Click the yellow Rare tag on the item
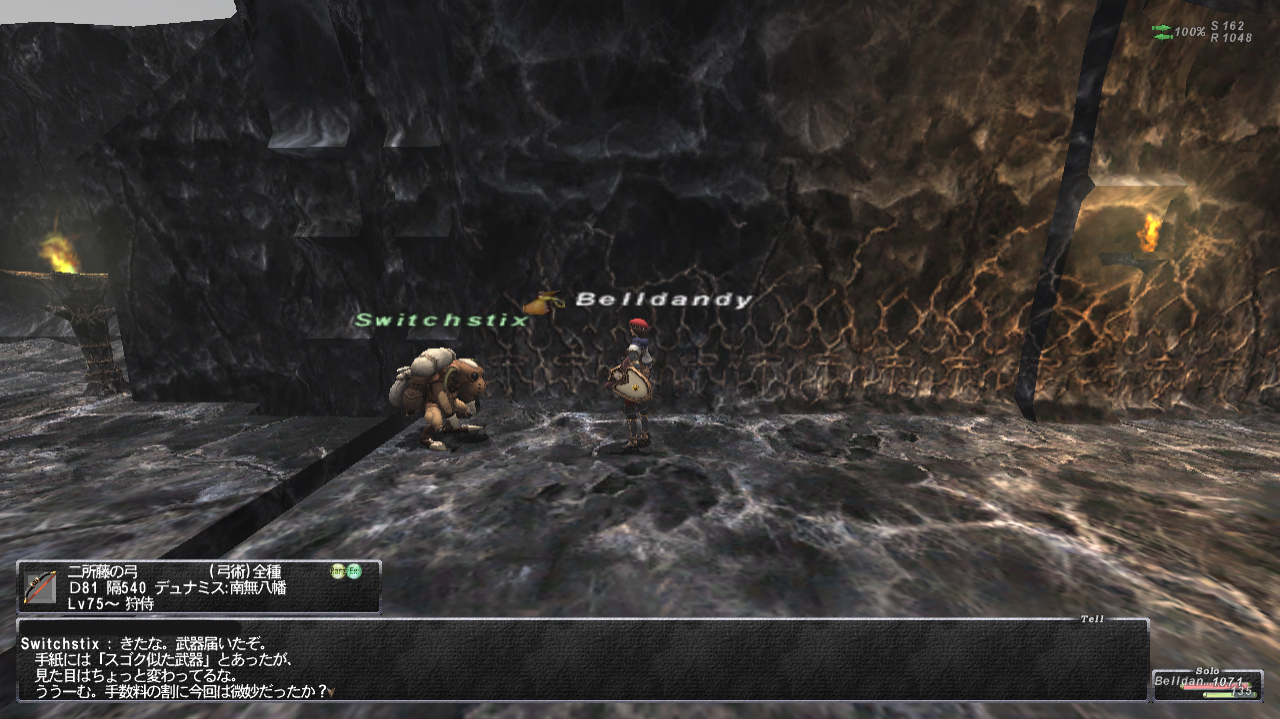Screen dimensions: 1280x719 (x=338, y=572)
